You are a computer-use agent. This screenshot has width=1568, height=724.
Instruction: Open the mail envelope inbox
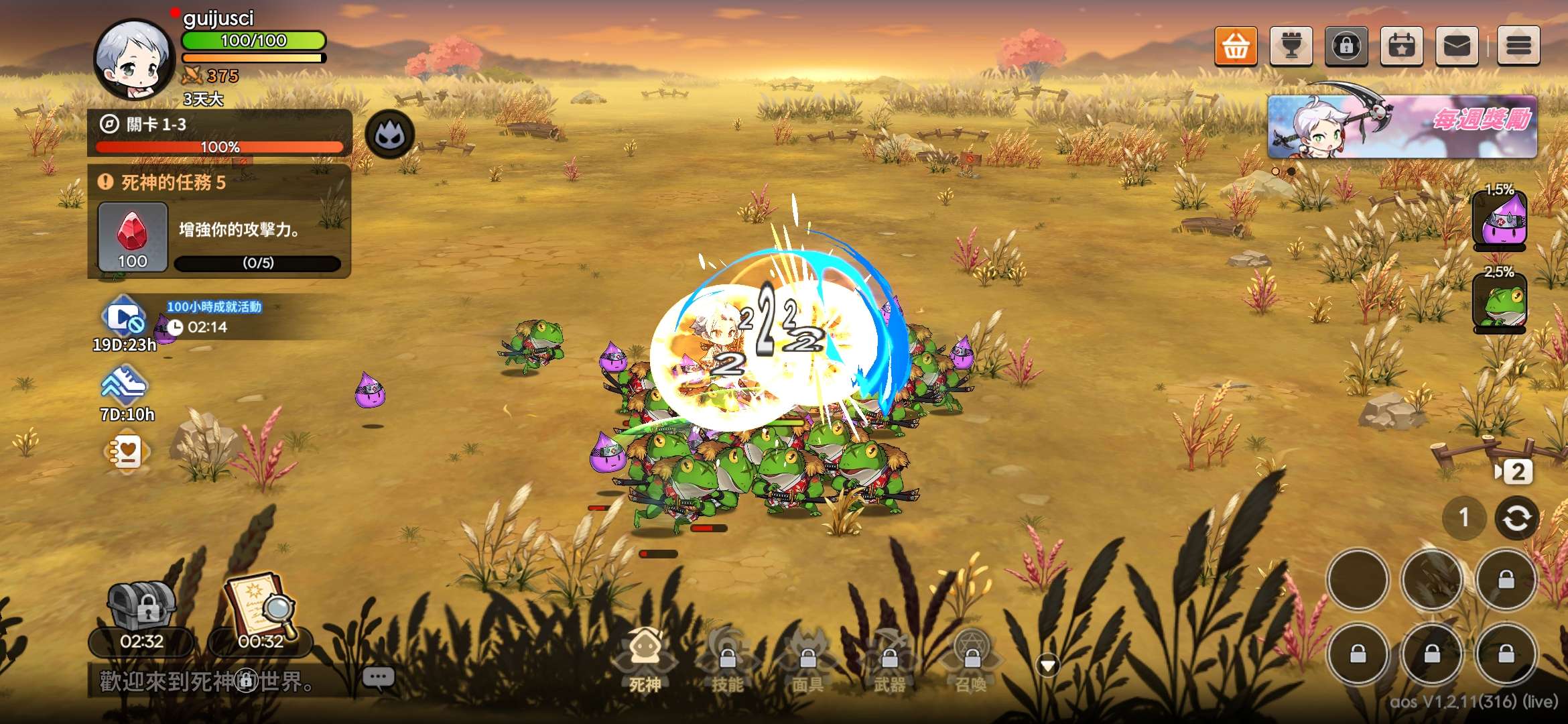click(x=1457, y=46)
